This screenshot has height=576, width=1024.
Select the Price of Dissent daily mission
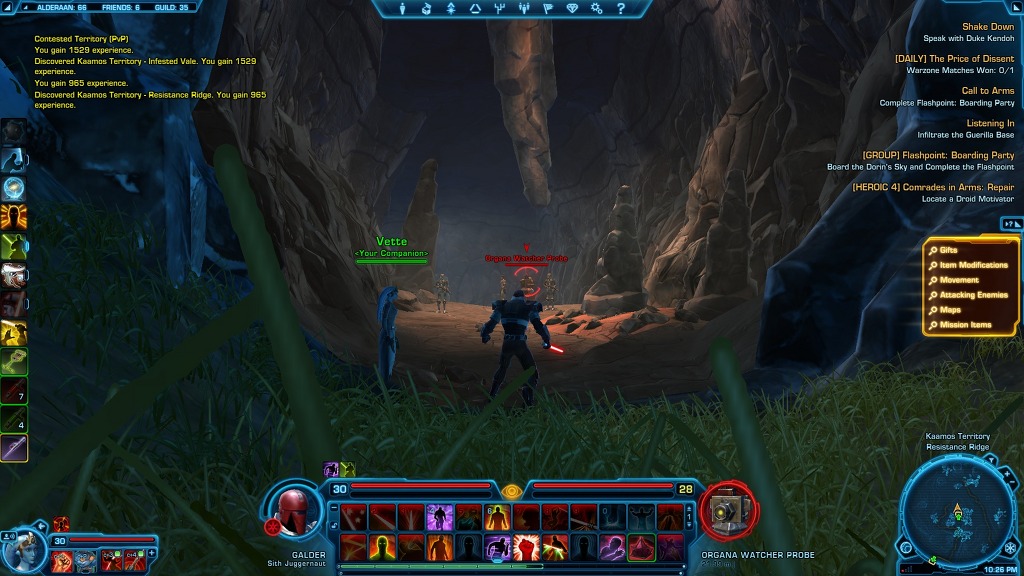click(954, 59)
